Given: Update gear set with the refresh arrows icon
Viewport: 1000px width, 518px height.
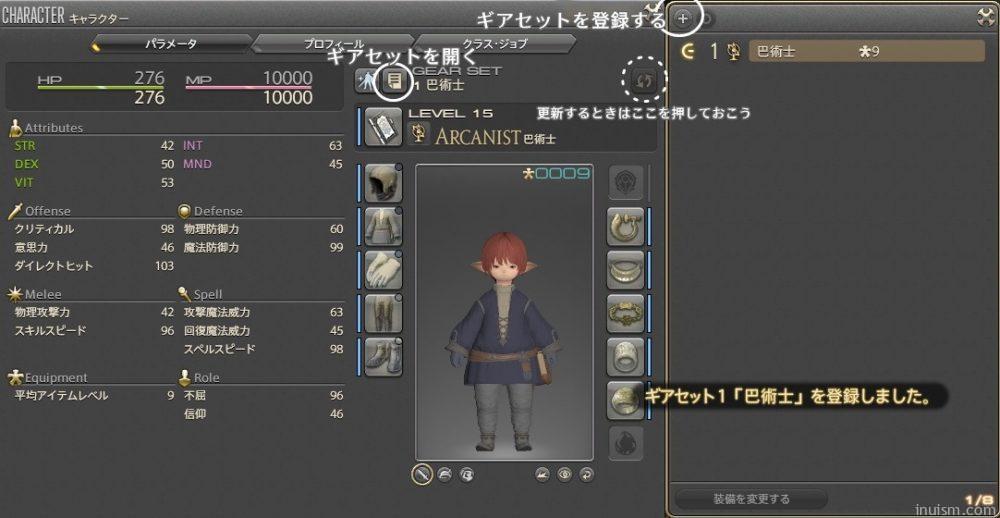Looking at the screenshot, I should (643, 77).
